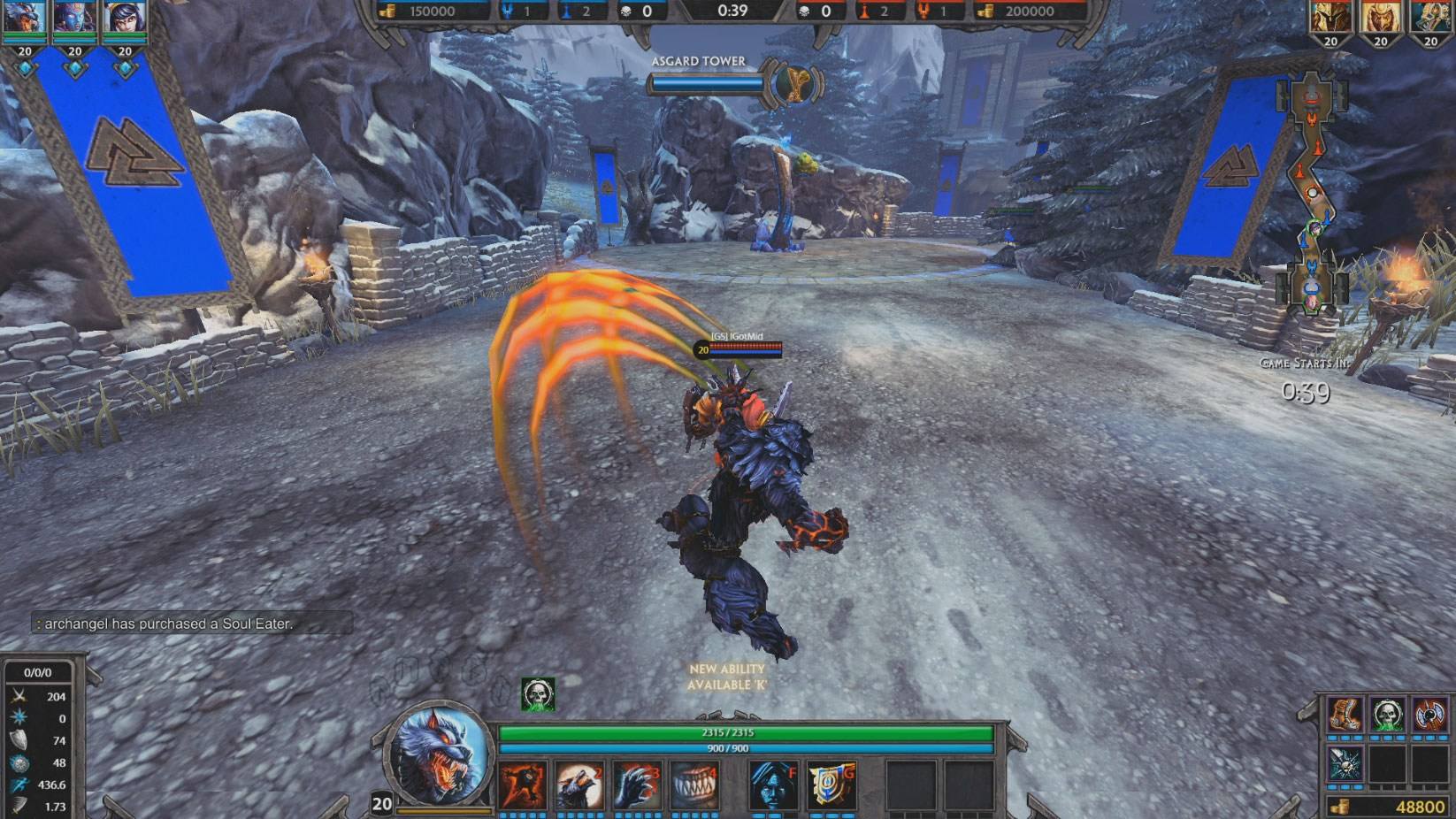The width and height of the screenshot is (1456, 819).
Task: Activate the shield relic marked G
Action: [x=830, y=785]
